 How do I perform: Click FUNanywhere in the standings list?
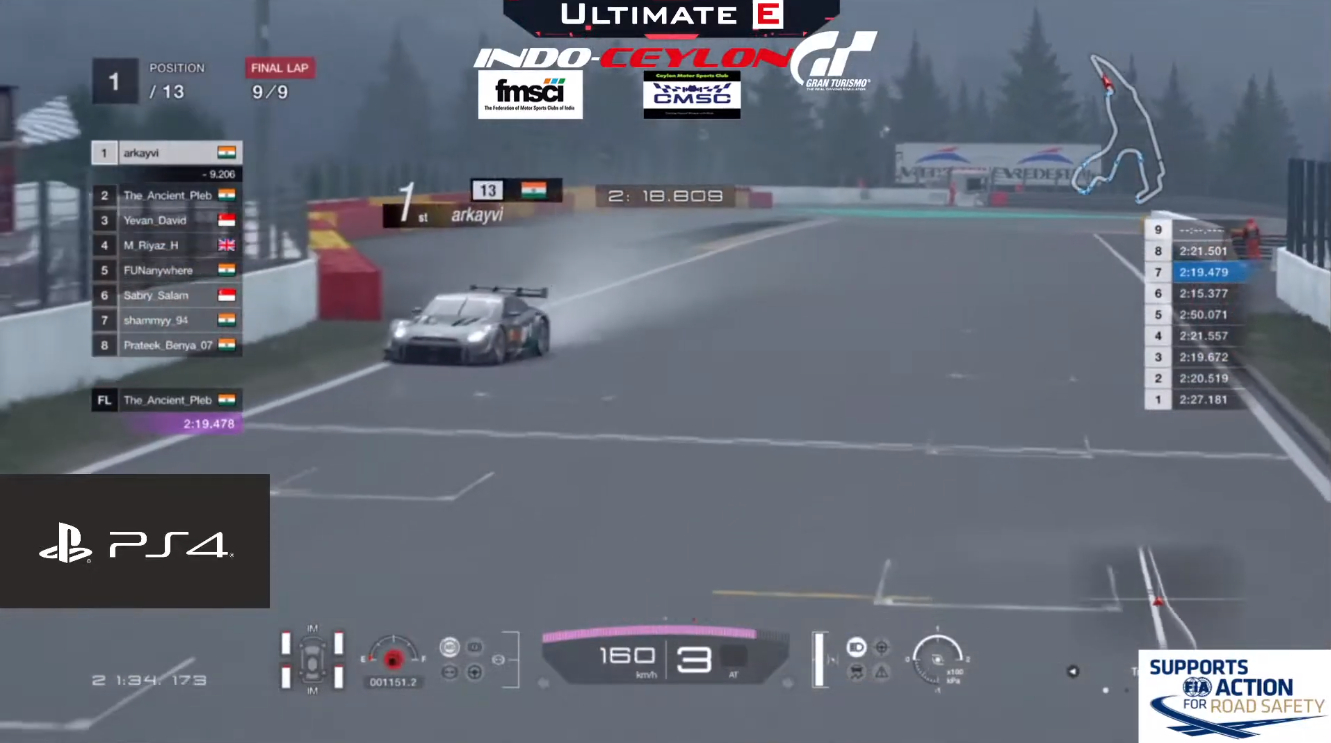(166, 270)
